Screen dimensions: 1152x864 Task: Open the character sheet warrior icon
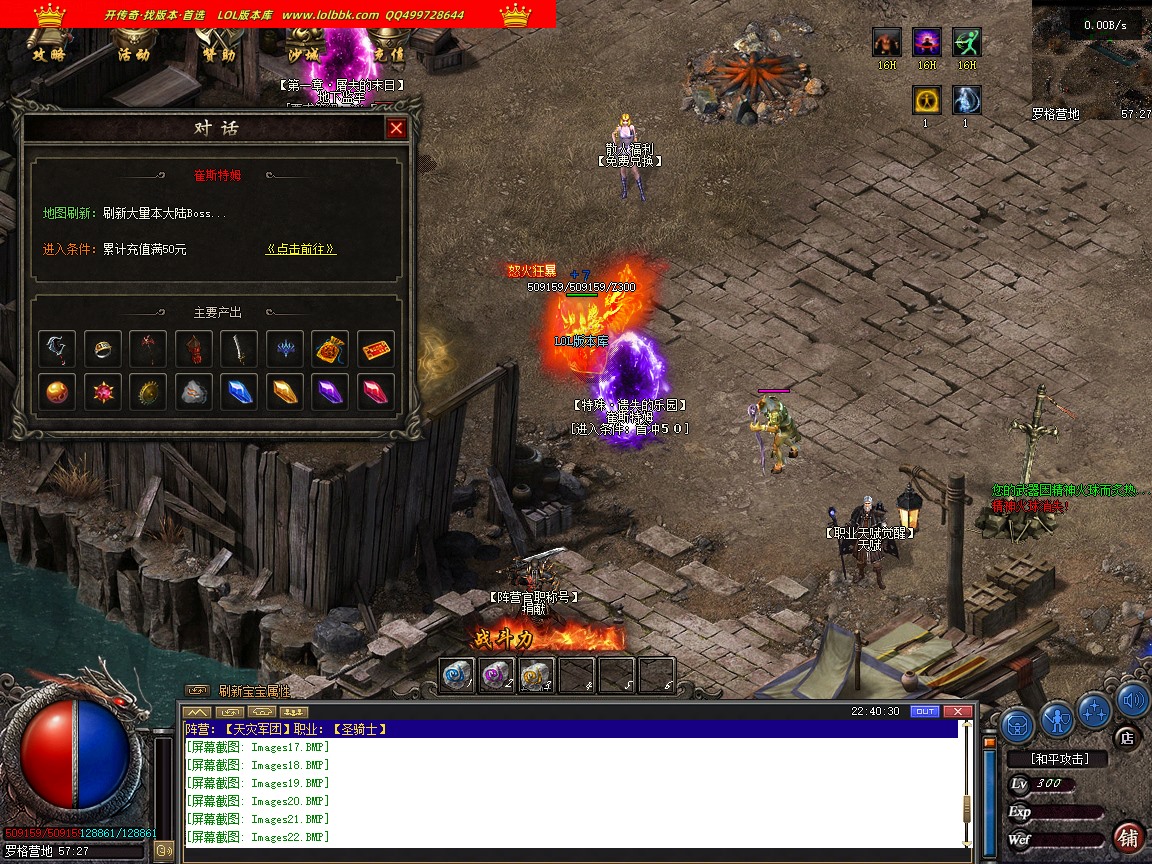pos(1056,717)
